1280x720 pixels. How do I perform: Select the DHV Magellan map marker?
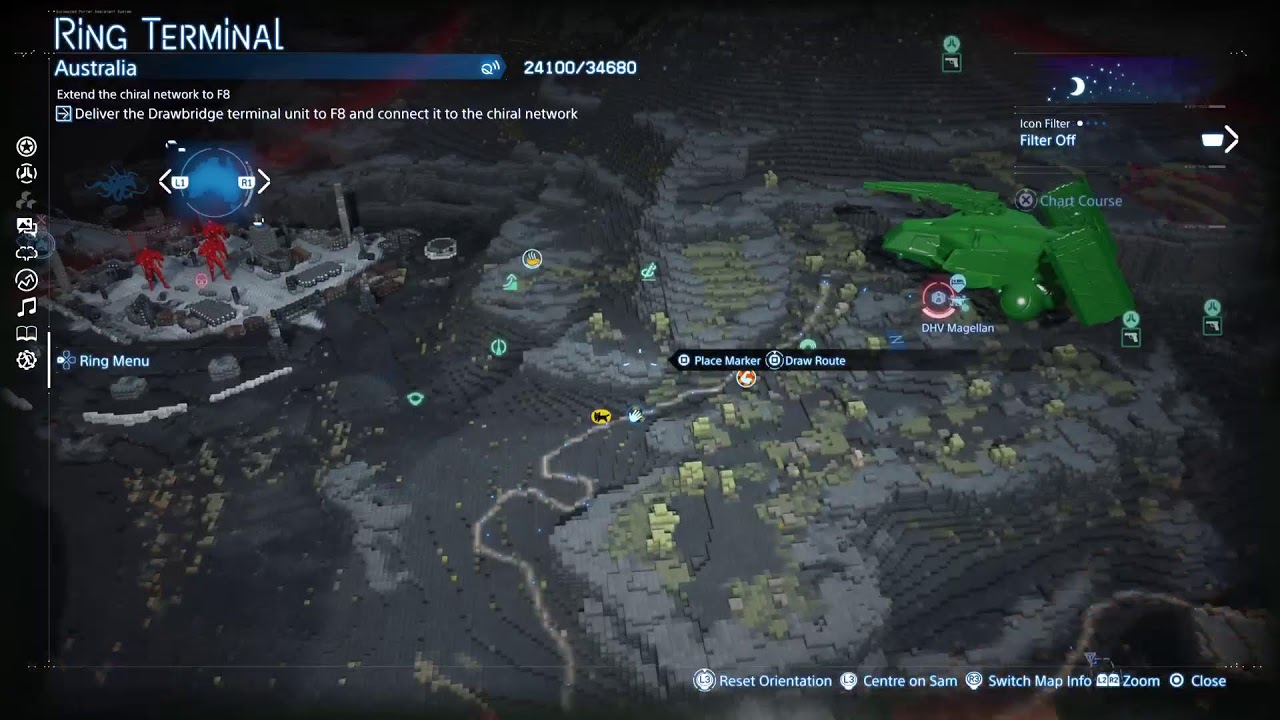938,298
